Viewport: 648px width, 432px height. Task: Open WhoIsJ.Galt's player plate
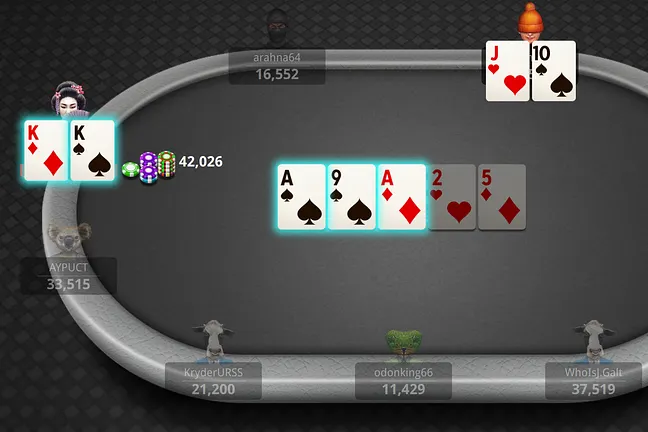592,380
